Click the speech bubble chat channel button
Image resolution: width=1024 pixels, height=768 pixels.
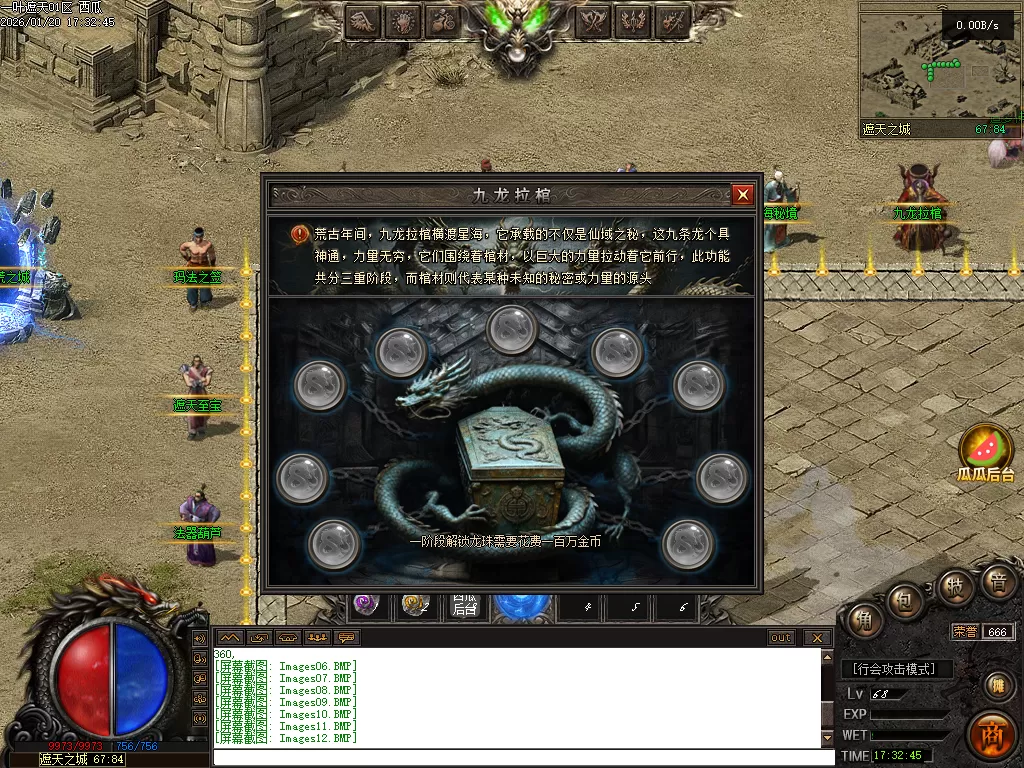(x=347, y=637)
